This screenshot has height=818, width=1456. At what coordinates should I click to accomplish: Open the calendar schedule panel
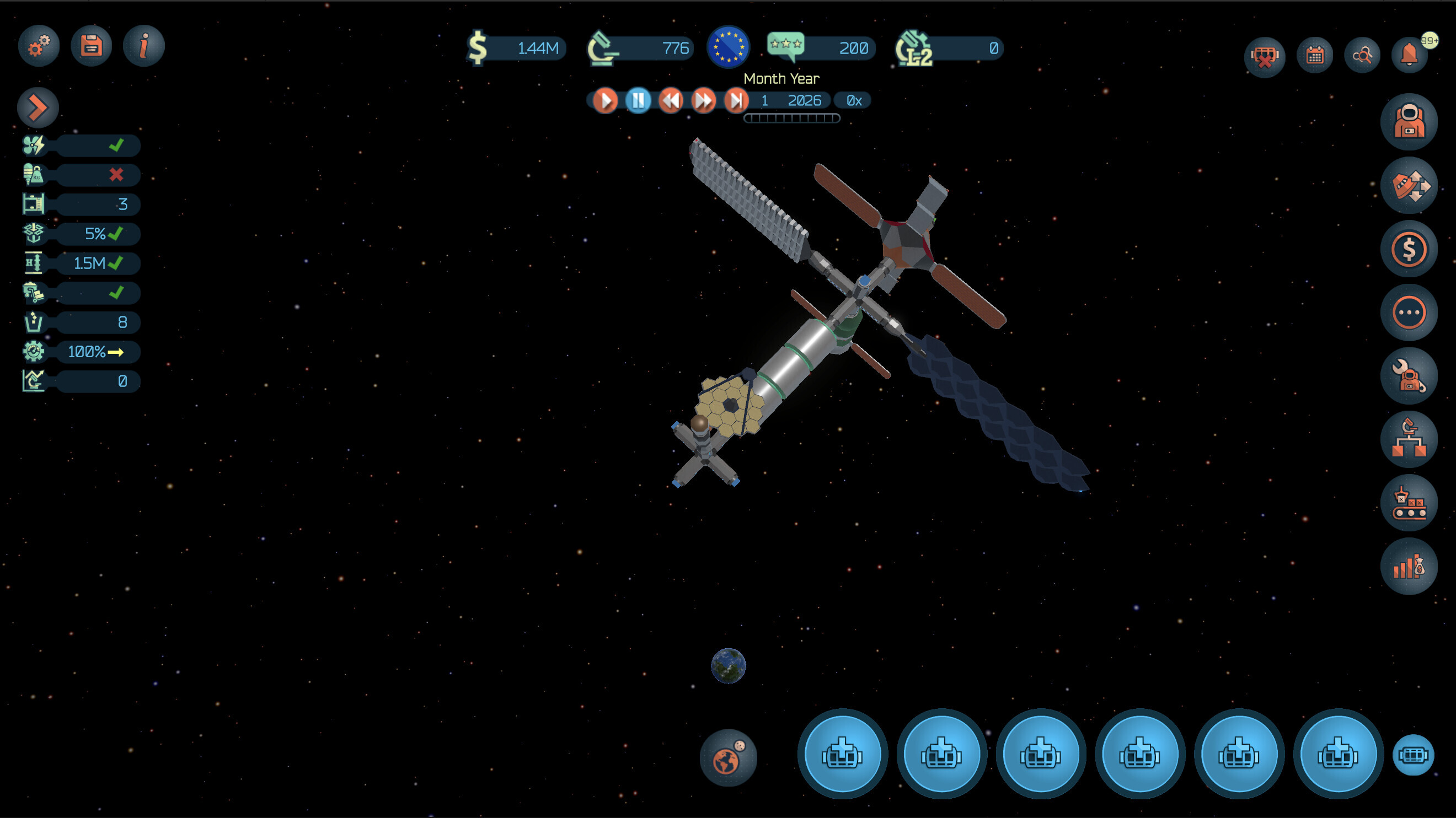1315,55
